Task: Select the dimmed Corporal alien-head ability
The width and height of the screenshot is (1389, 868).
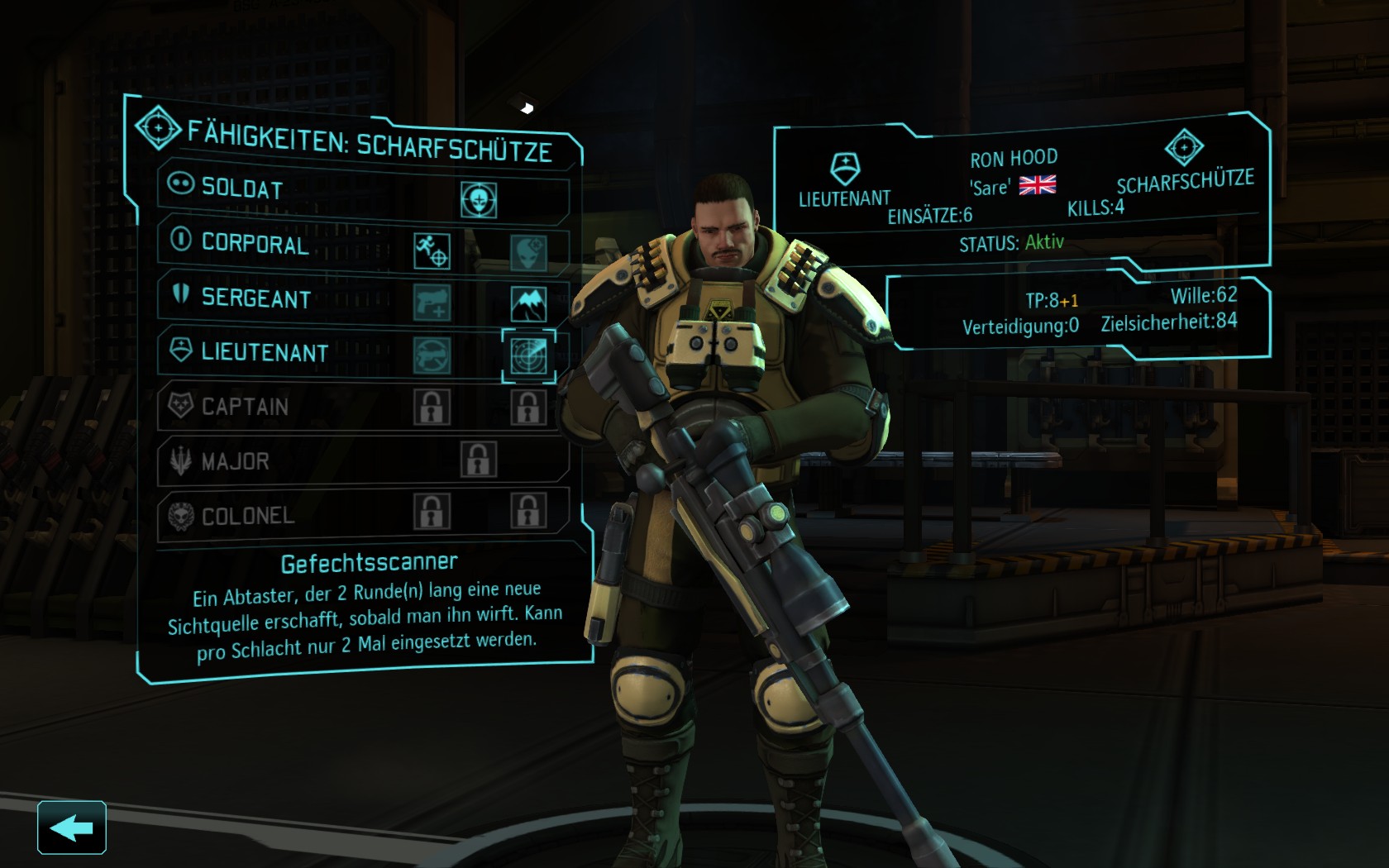Action: pyautogui.click(x=527, y=252)
